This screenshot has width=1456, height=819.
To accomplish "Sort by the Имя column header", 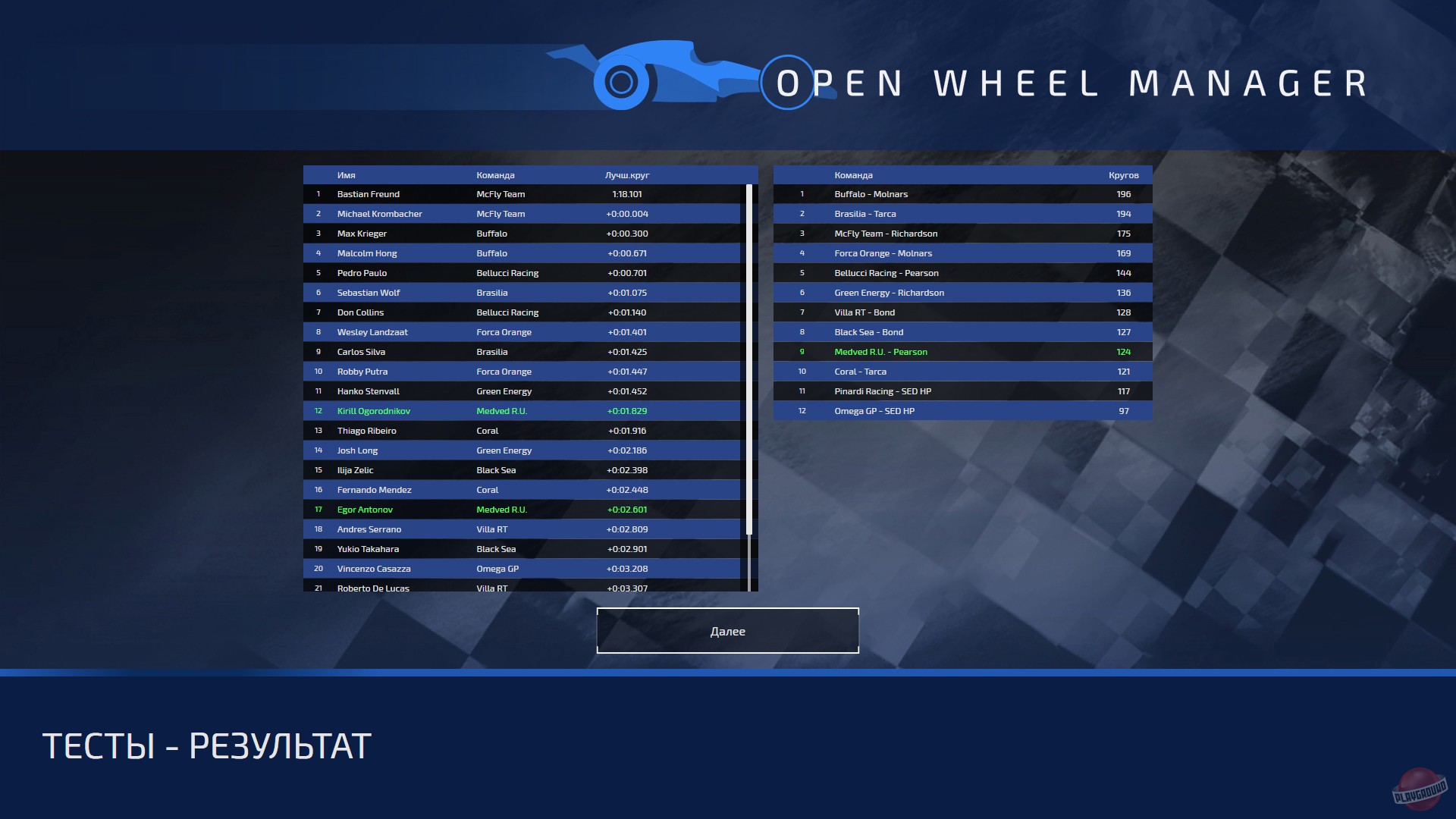I will 345,174.
